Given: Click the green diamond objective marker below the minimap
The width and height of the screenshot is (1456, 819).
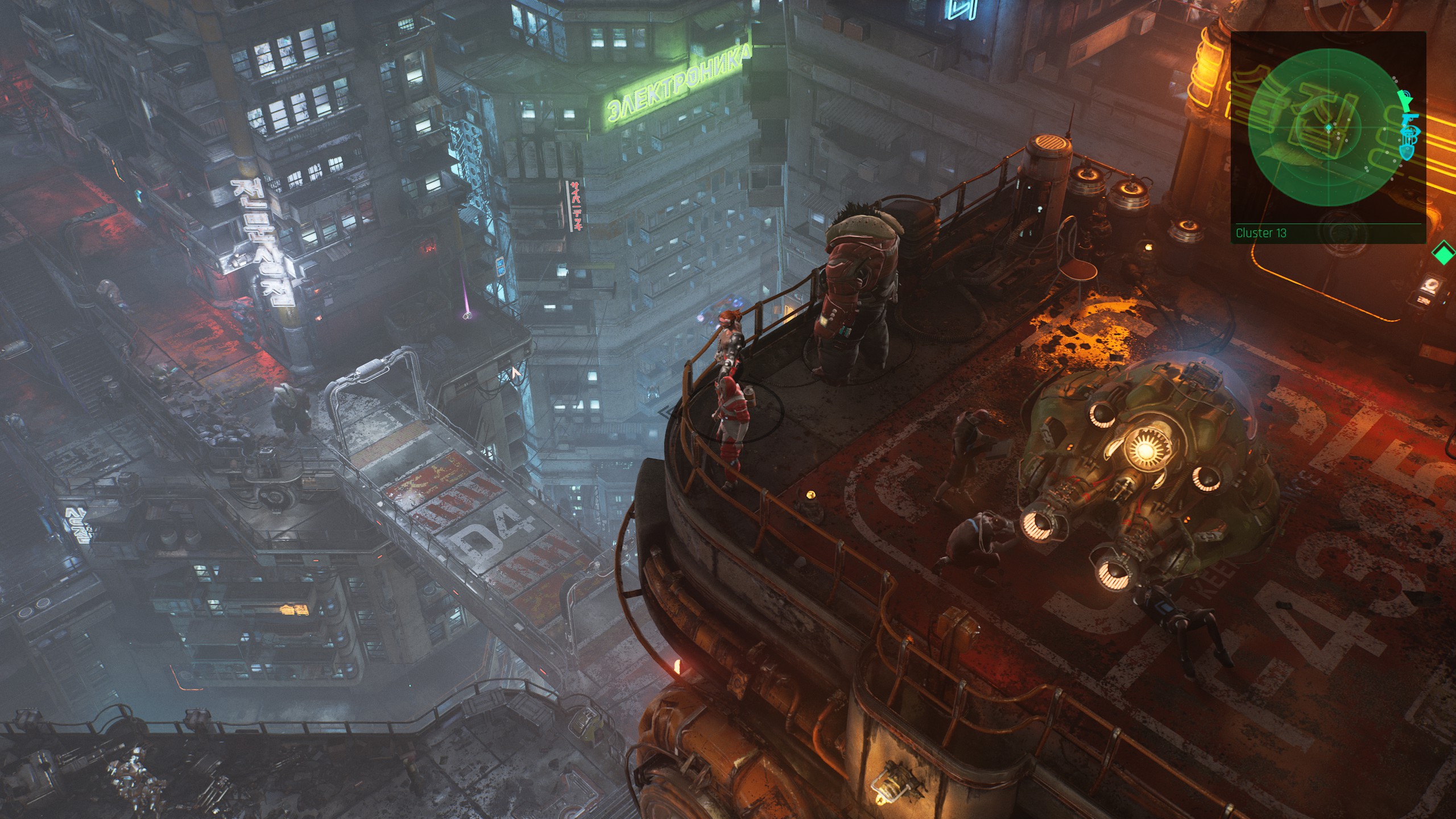Looking at the screenshot, I should 1443,253.
